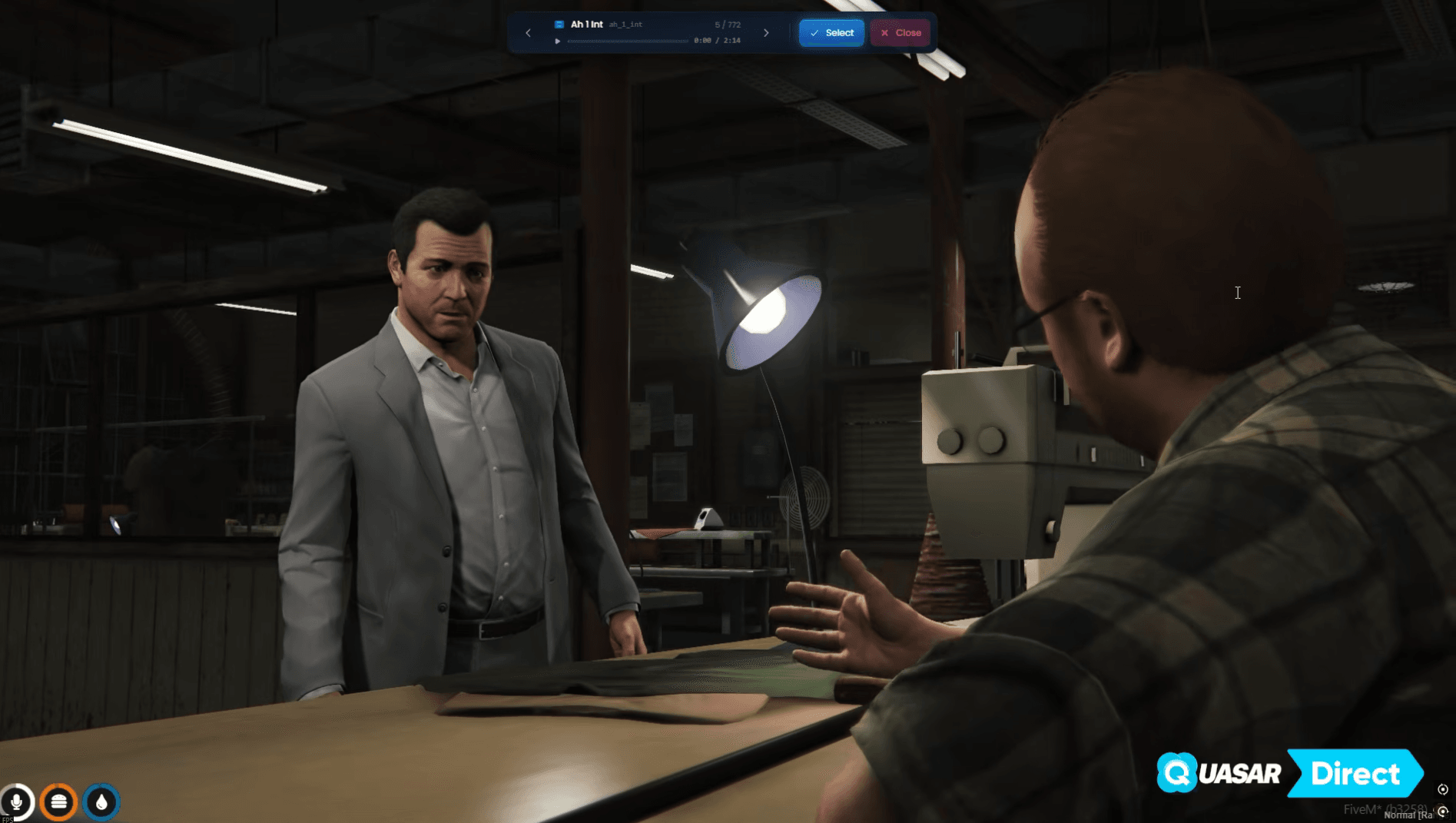
Task: Click the 5 / 772 counter text
Action: (x=728, y=24)
